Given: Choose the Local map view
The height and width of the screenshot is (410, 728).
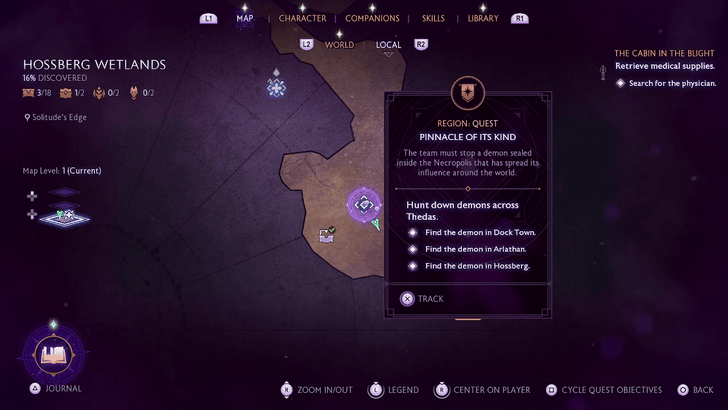Looking at the screenshot, I should coord(388,45).
